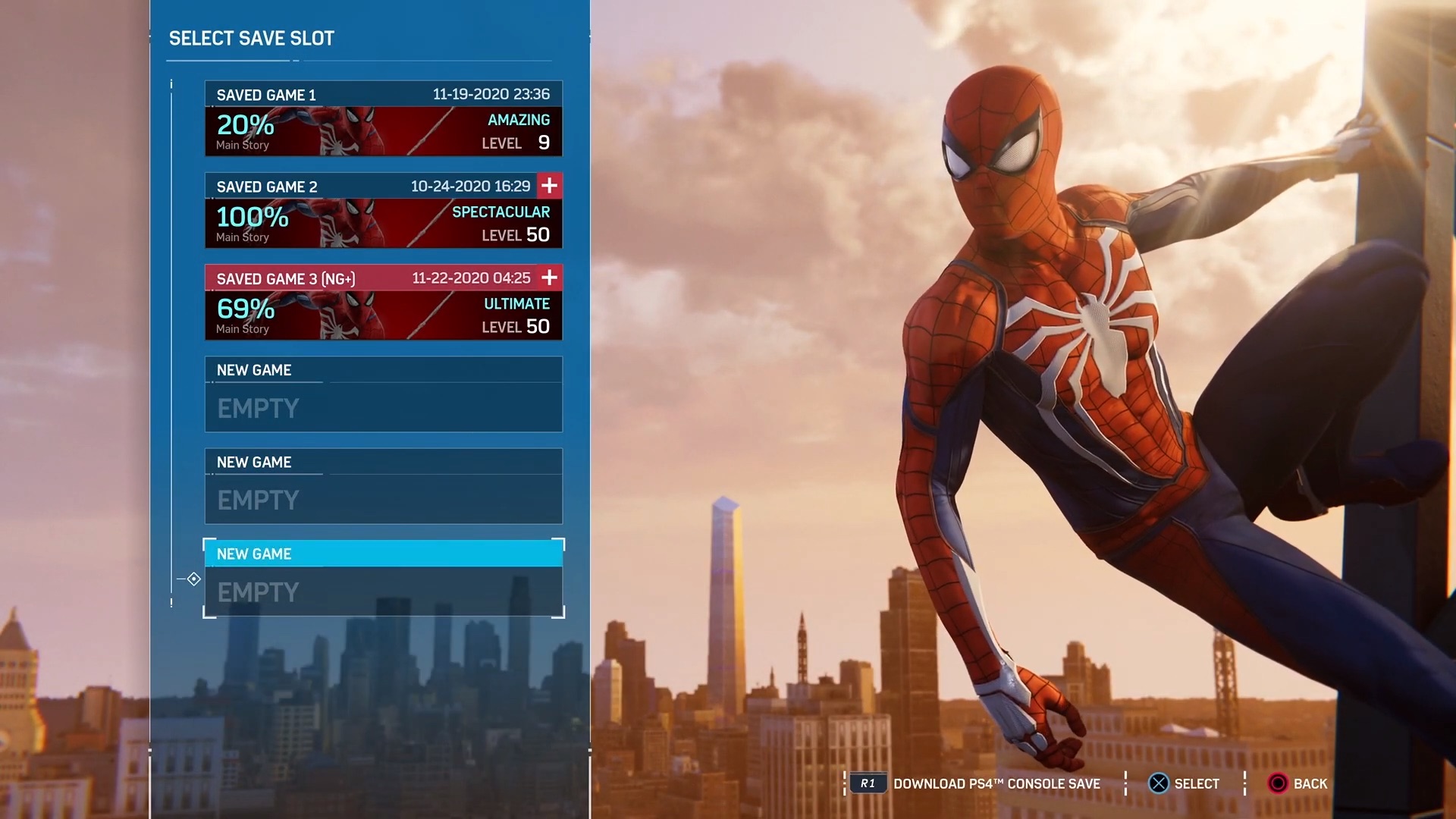The width and height of the screenshot is (1456, 819).
Task: Click the second empty NEW GAME slot
Action: point(383,485)
